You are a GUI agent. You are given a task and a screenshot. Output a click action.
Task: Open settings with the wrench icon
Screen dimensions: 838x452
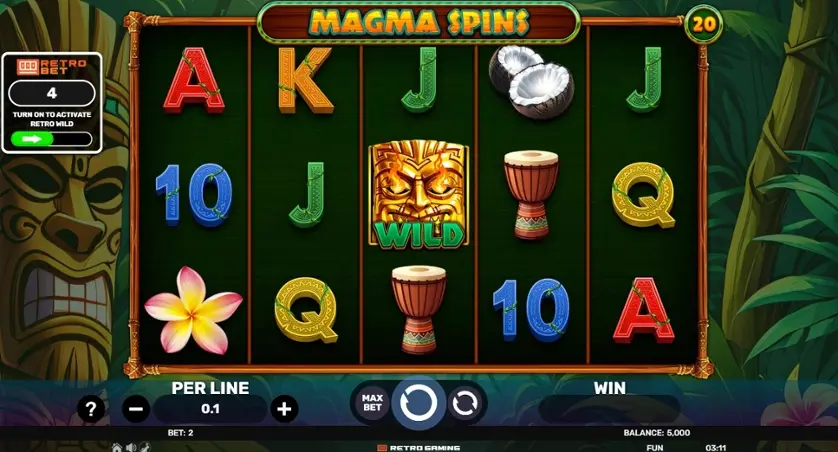pos(145,447)
